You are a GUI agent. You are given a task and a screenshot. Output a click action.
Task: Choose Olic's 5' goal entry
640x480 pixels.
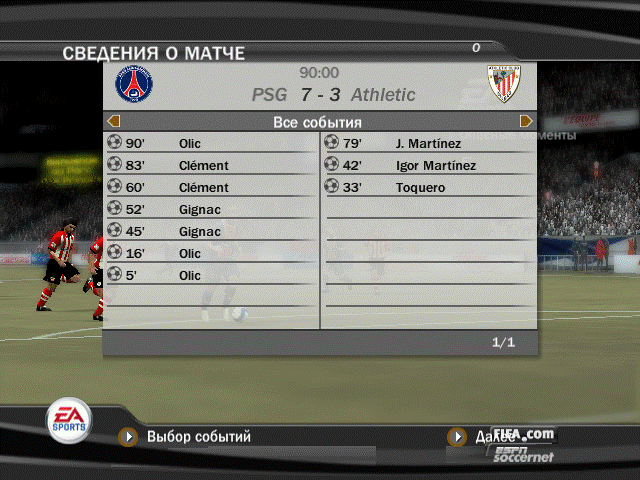tap(210, 275)
